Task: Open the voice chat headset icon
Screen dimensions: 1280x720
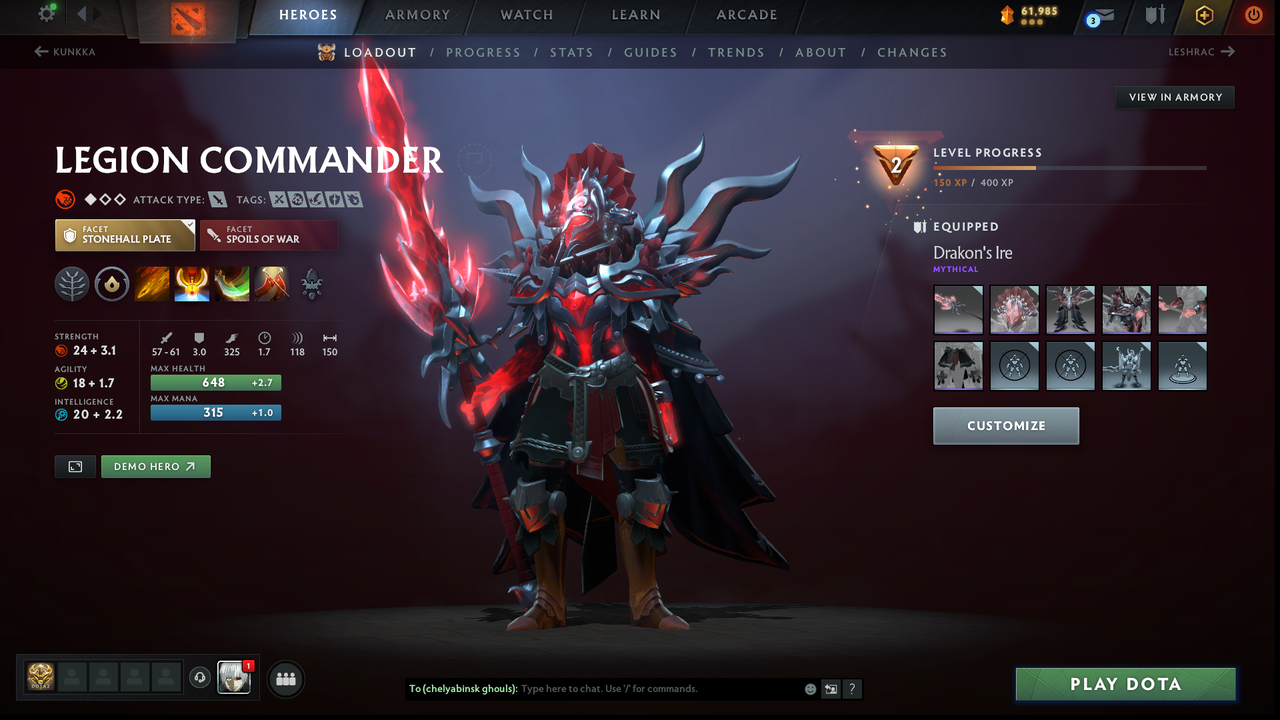Action: coord(200,678)
